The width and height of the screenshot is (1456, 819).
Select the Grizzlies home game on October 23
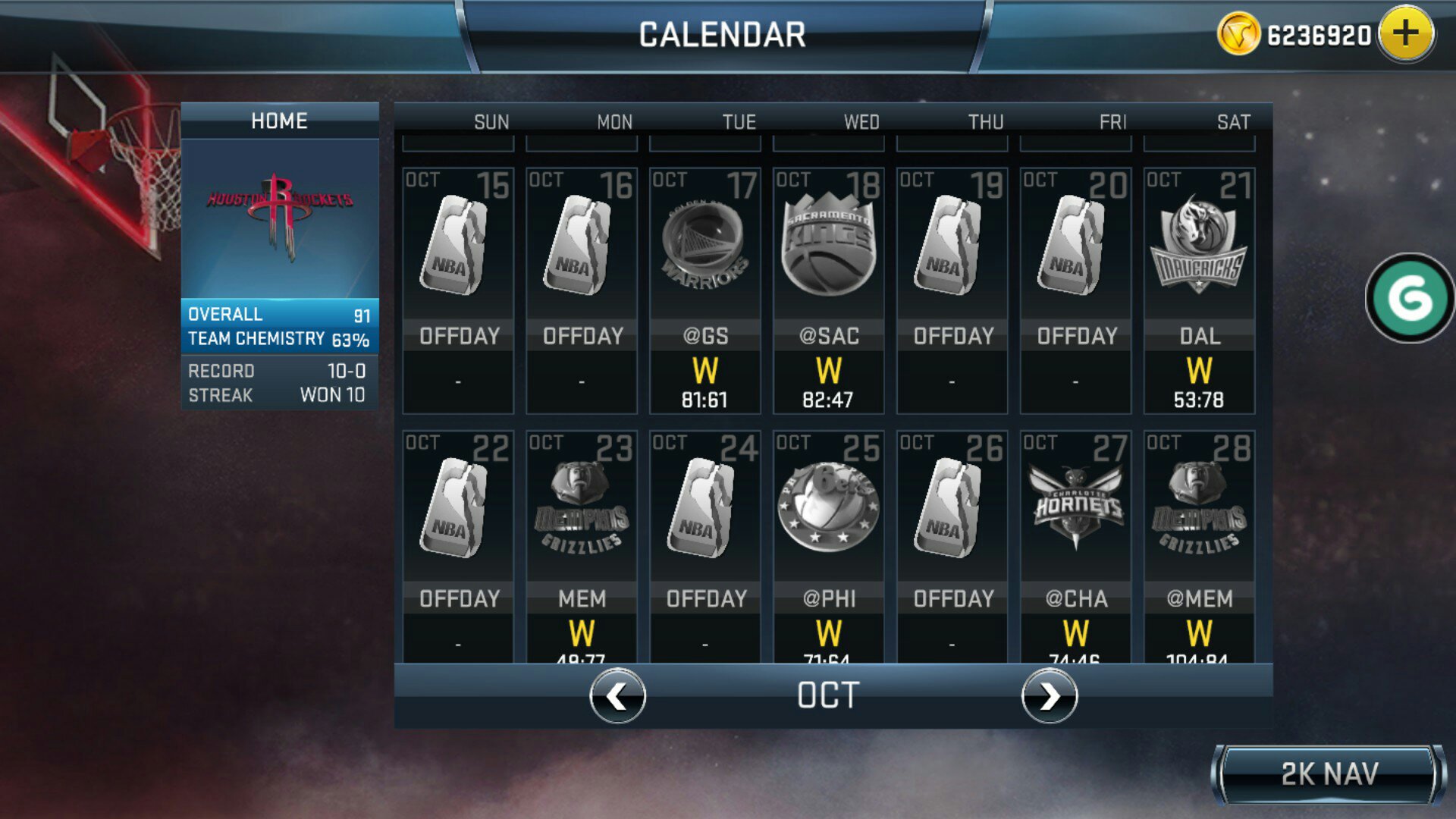pos(581,531)
